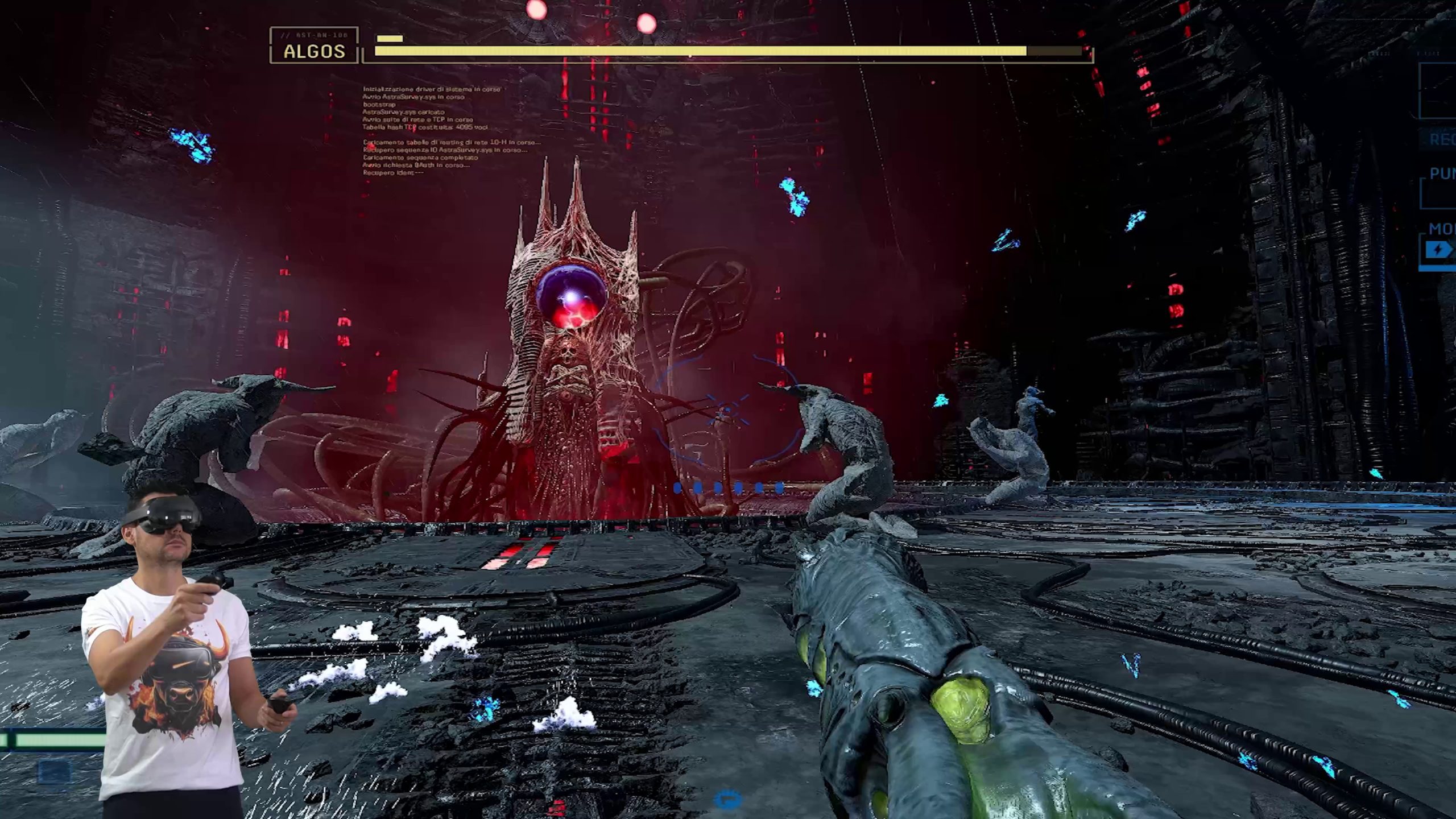1456x819 pixels.
Task: Select the blue pistol weapon icon
Action: pos(727,799)
